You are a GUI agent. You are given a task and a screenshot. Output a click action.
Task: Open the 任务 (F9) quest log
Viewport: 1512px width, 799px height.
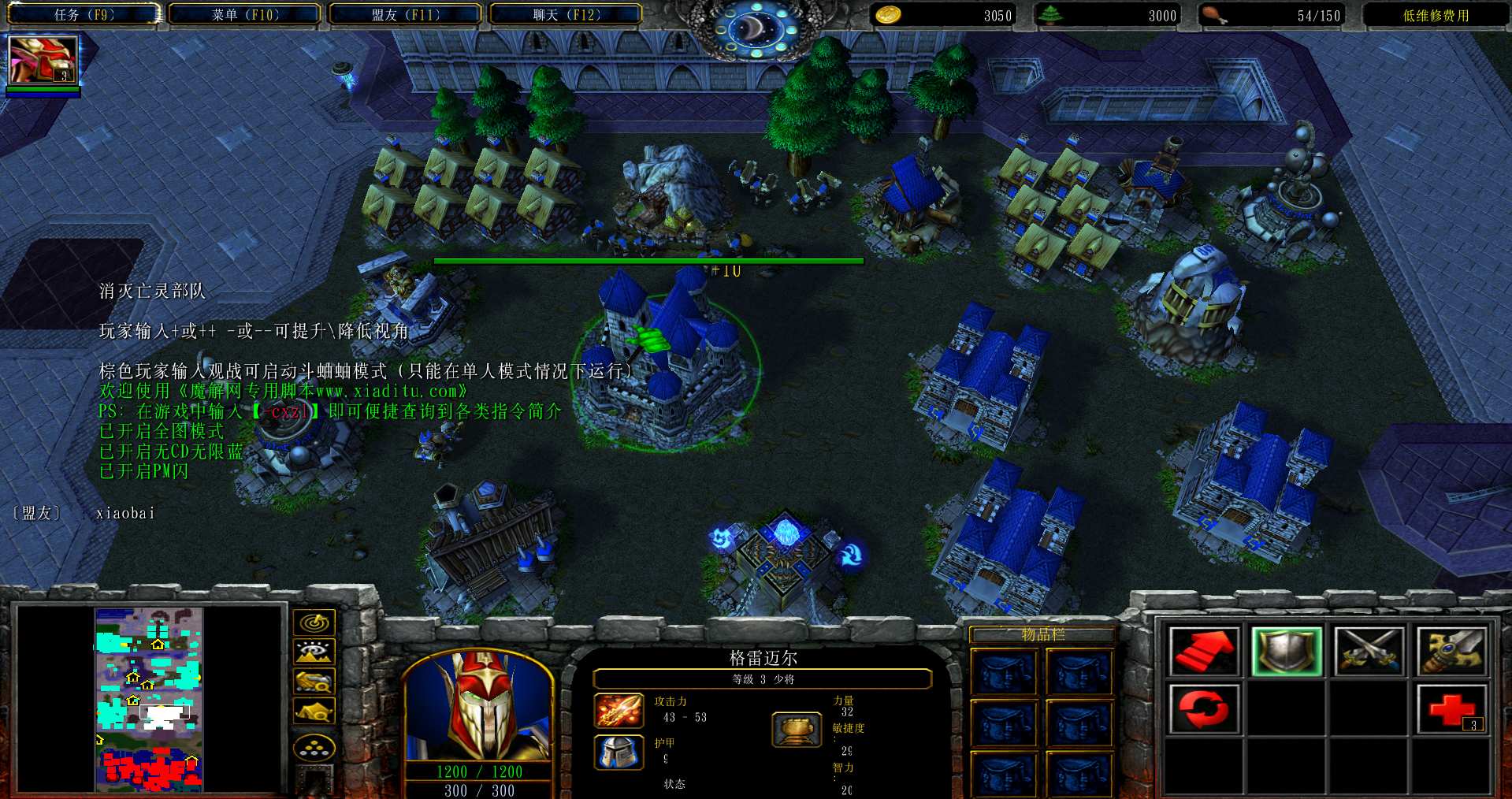pyautogui.click(x=84, y=15)
